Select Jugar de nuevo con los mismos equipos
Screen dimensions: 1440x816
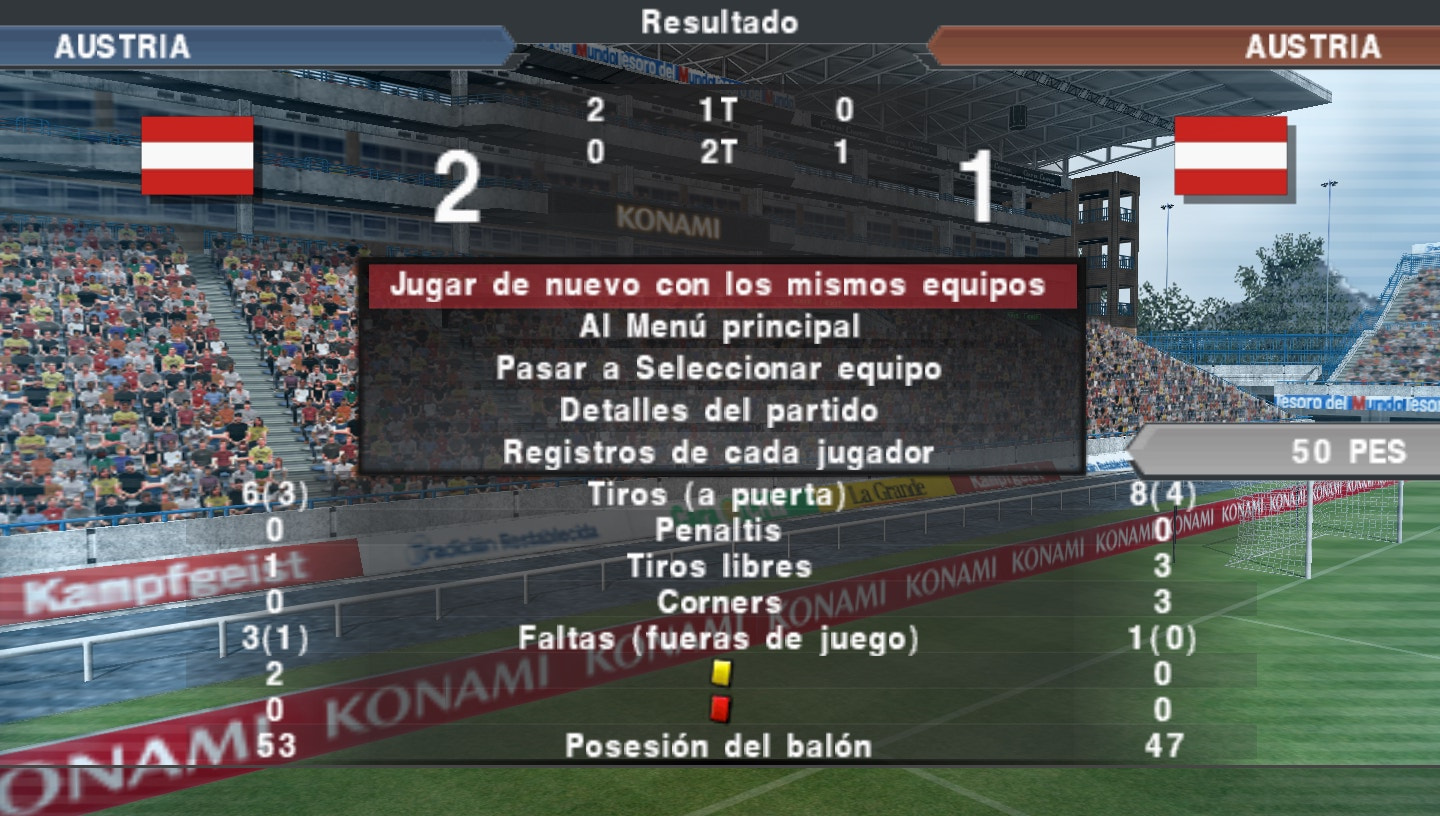[719, 284]
